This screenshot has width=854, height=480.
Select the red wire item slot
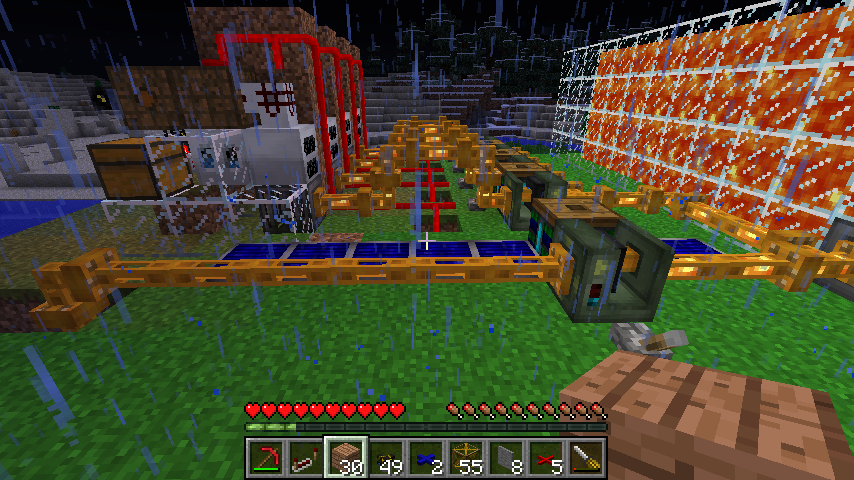pos(546,457)
